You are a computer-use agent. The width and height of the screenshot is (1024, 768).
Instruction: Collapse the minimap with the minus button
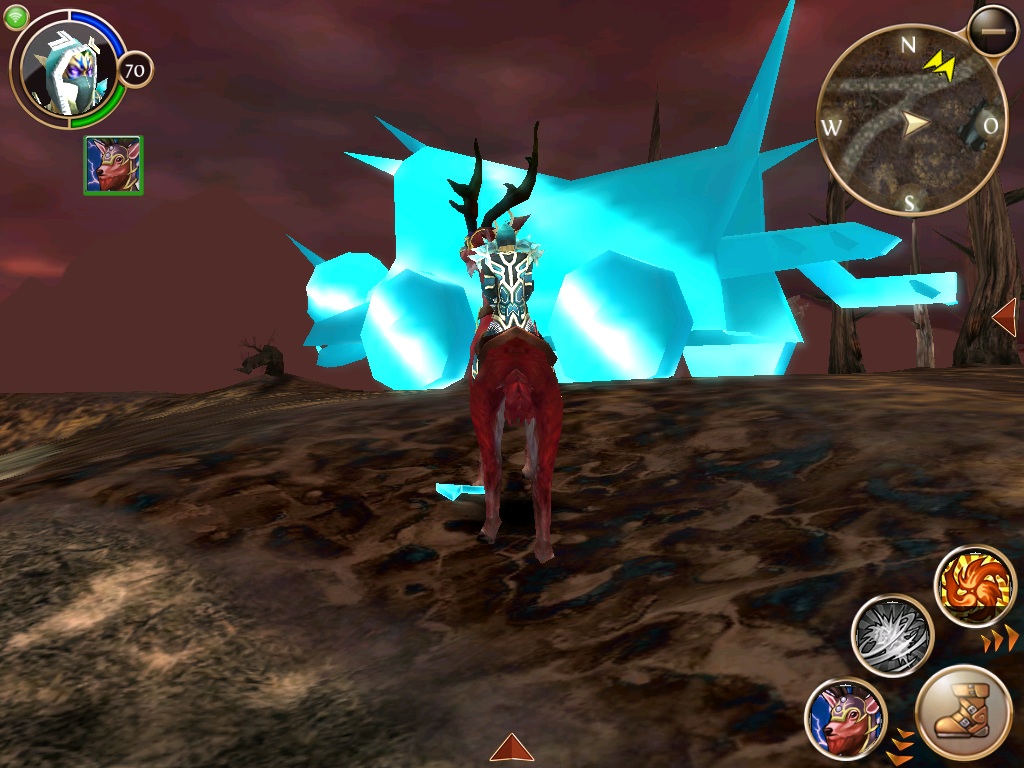pyautogui.click(x=992, y=32)
